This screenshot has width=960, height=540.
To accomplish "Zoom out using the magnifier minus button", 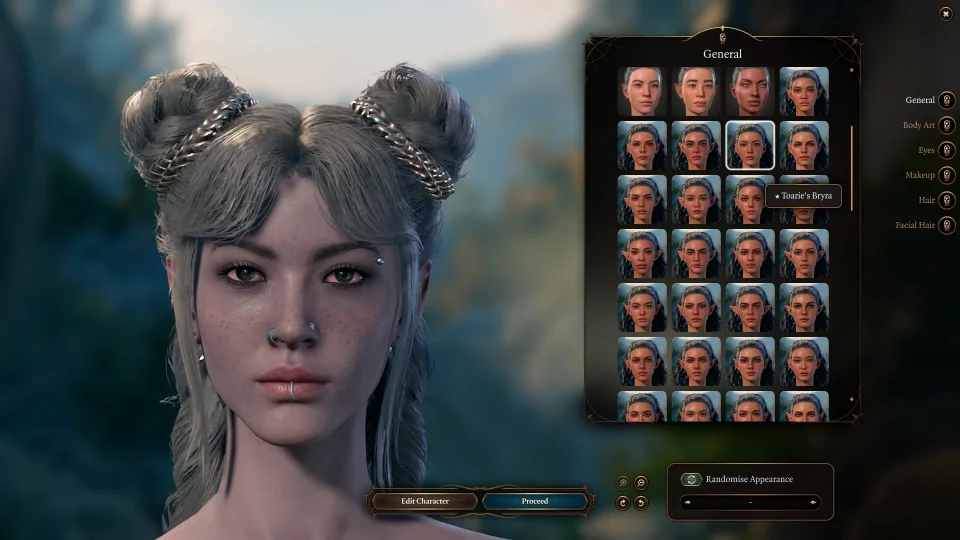I will [x=641, y=482].
